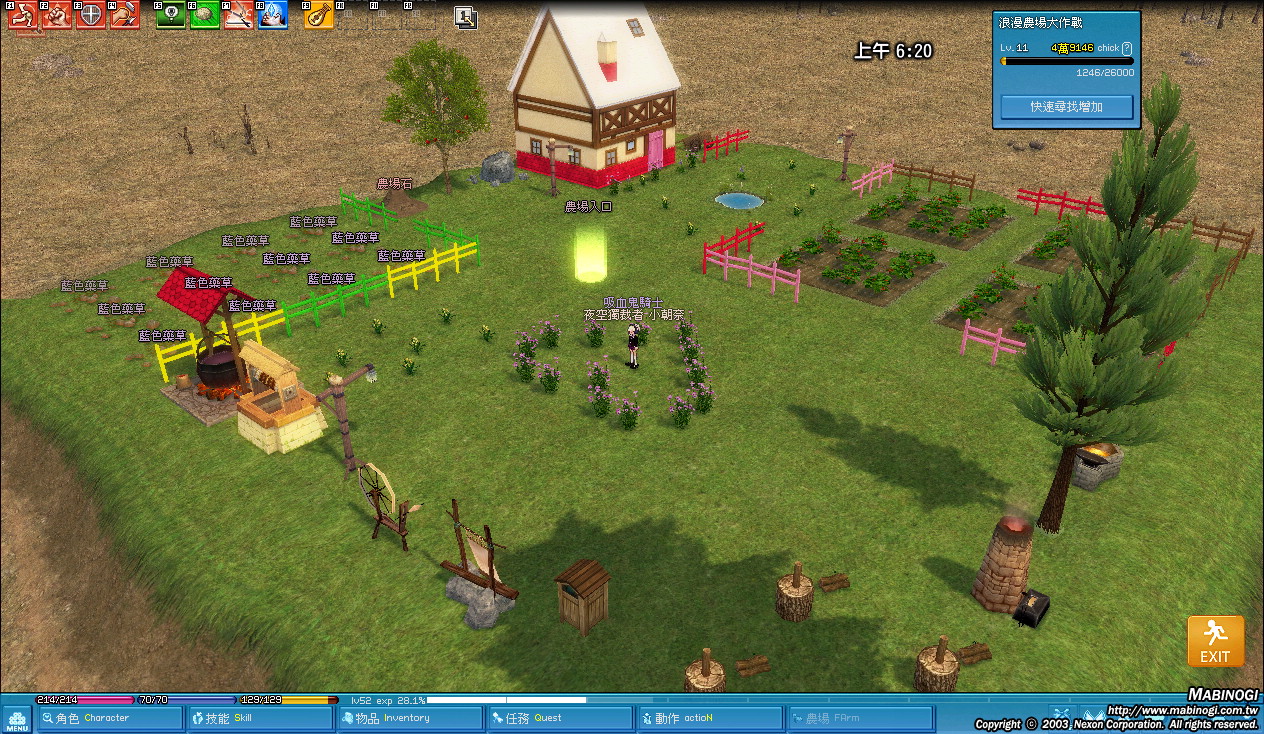Open the Quest log
Screen dimensions: 1264x734
point(560,718)
